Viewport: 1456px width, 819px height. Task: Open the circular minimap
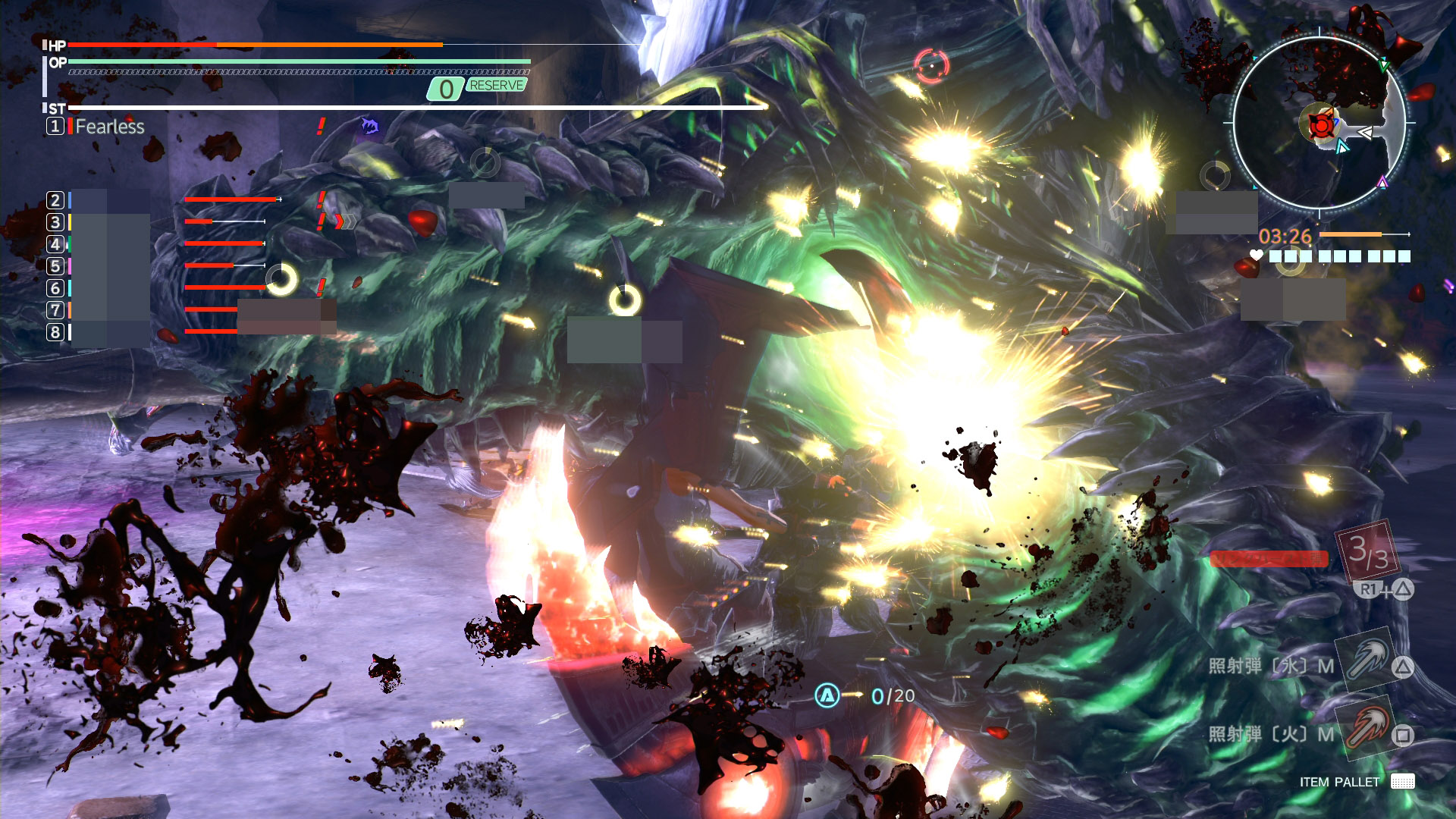[1319, 121]
